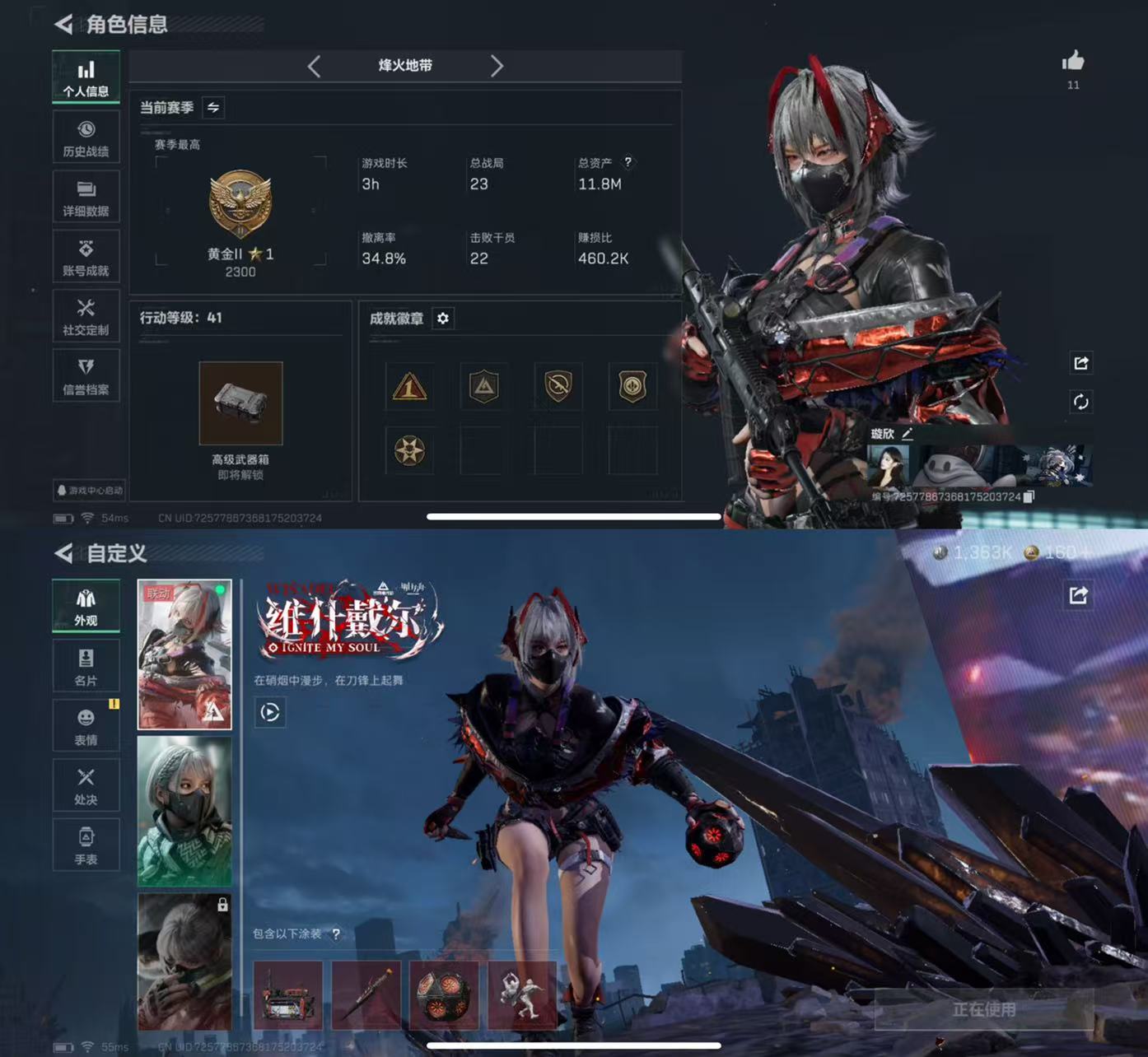Screen dimensions: 1148x1057
Task: Give a thumbs-up like to this profile
Action: pyautogui.click(x=1075, y=59)
